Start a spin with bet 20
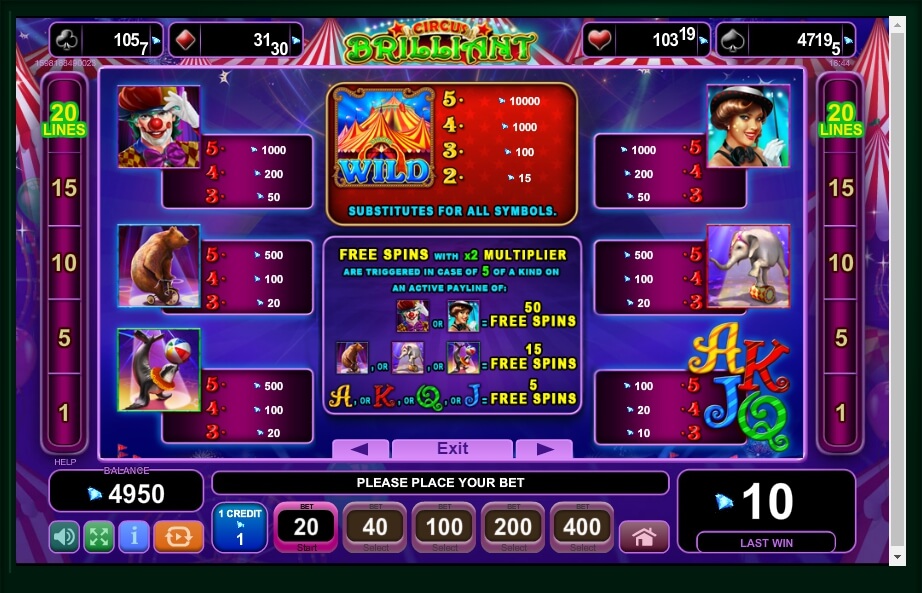Image resolution: width=922 pixels, height=593 pixels. click(x=306, y=527)
